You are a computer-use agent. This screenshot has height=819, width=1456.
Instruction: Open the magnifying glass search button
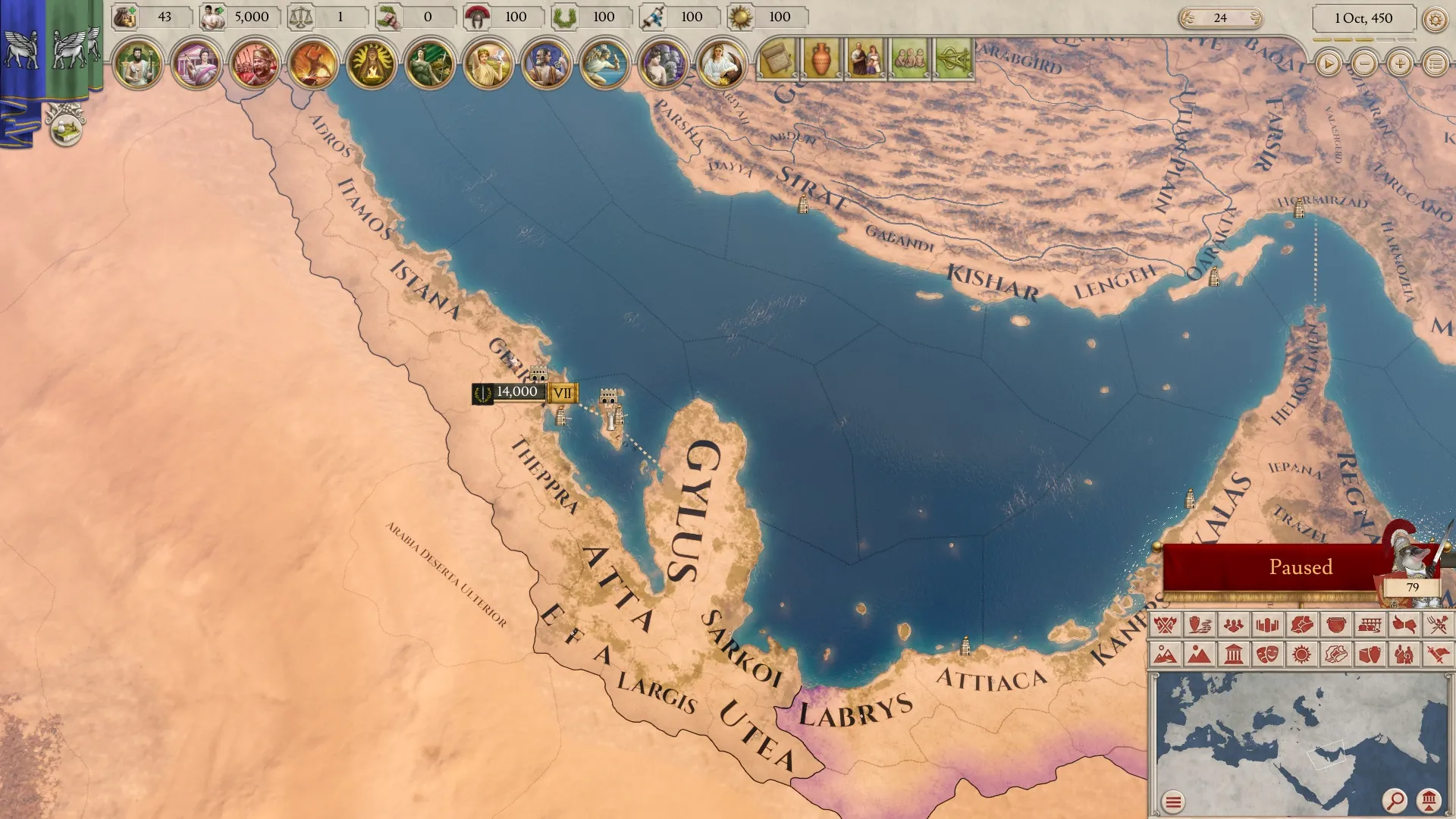coord(1394,800)
